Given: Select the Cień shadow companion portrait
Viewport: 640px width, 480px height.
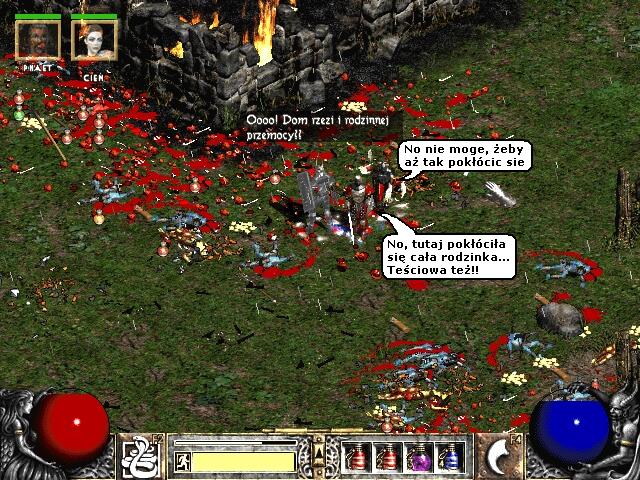Looking at the screenshot, I should pyautogui.click(x=95, y=39).
